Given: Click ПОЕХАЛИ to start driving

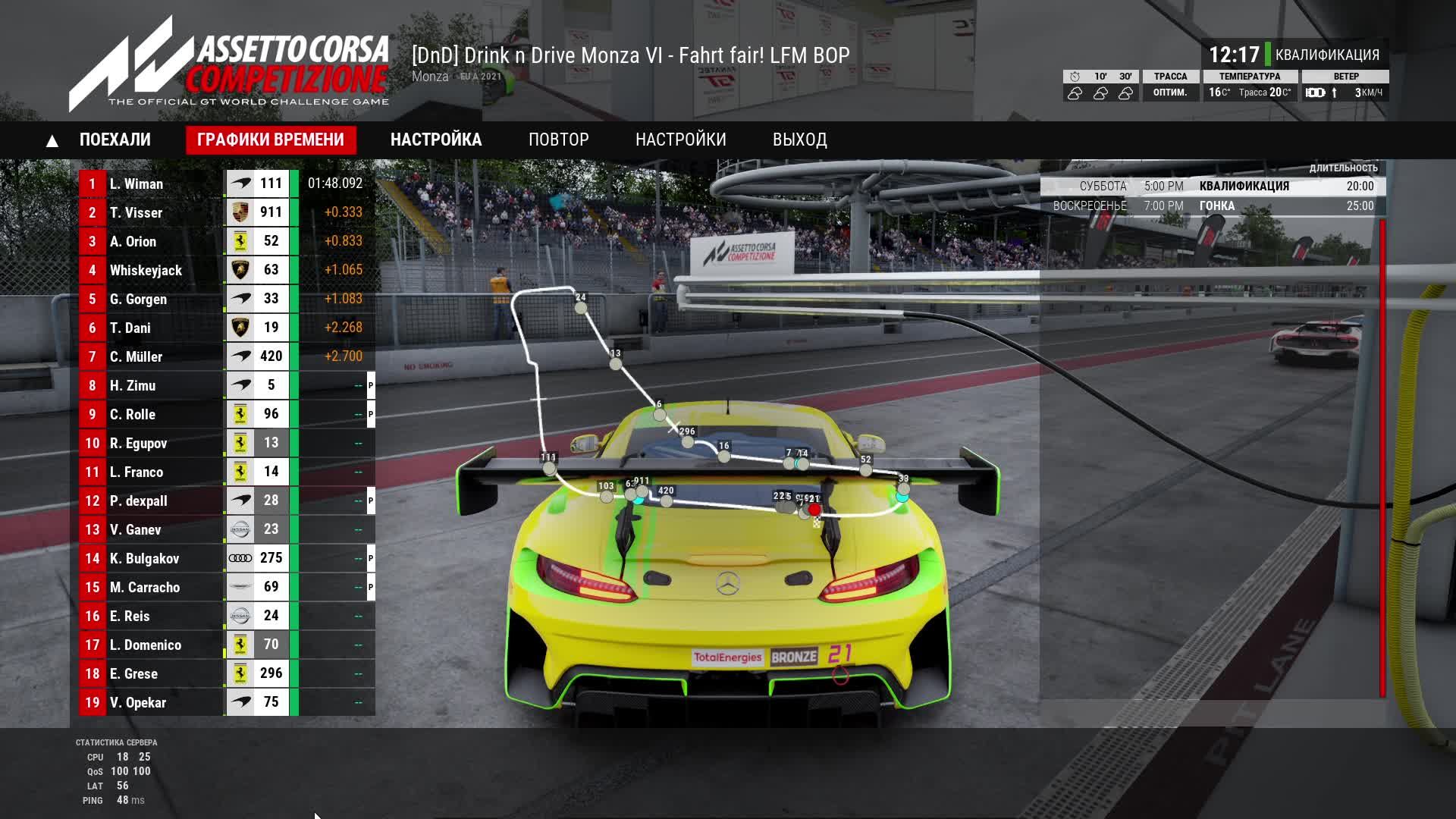Looking at the screenshot, I should [115, 140].
